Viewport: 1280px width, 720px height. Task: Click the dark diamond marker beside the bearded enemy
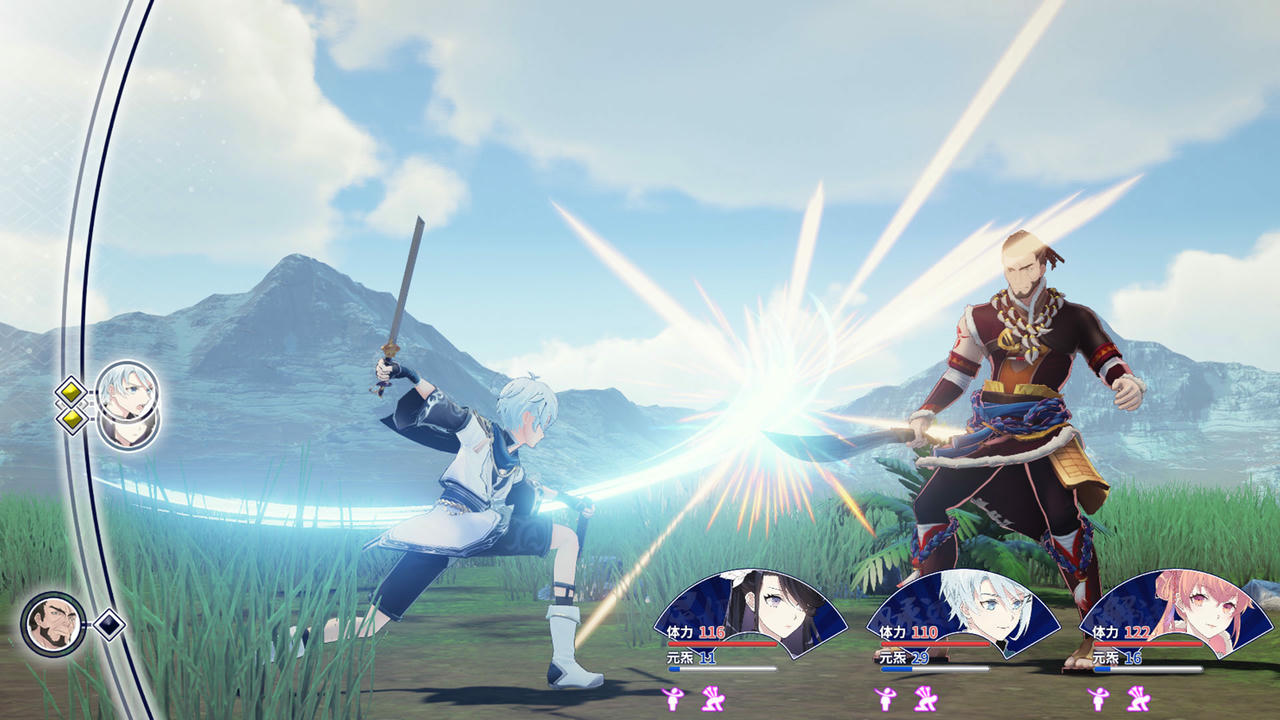click(108, 625)
